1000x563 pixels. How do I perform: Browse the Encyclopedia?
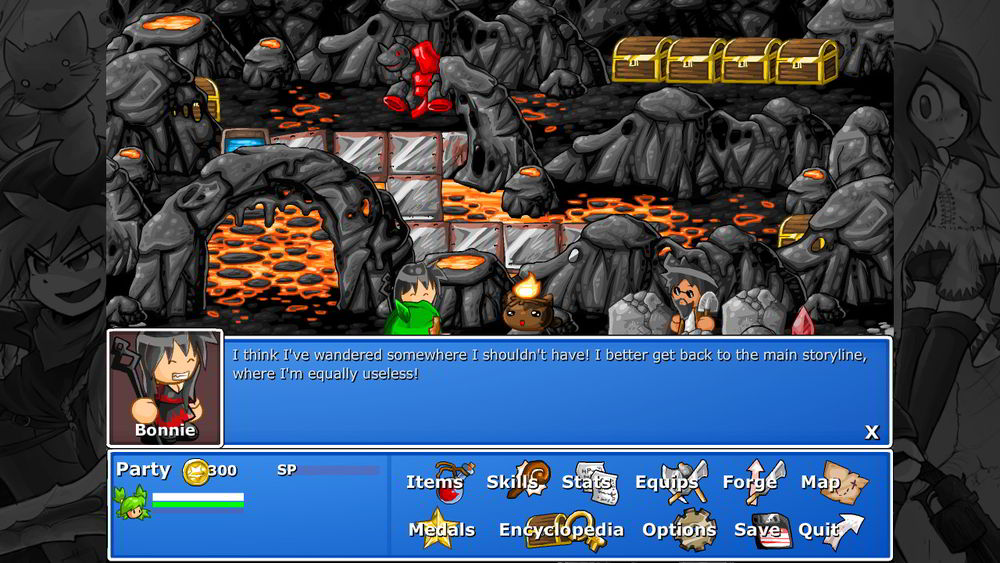(x=562, y=530)
